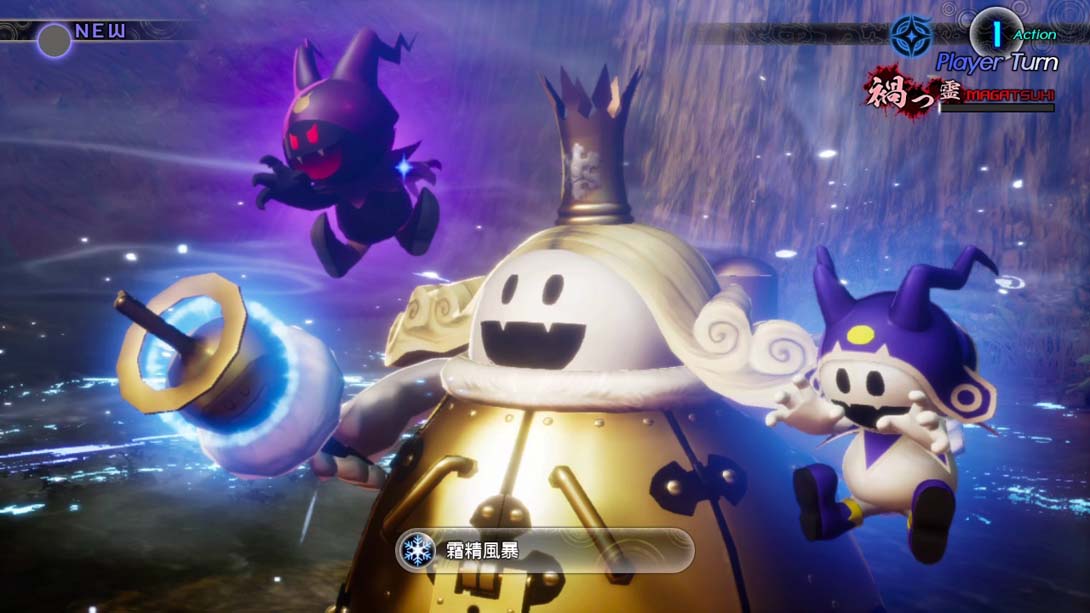This screenshot has height=613, width=1090.
Task: Select the NEW notification circle
Action: tap(54, 40)
